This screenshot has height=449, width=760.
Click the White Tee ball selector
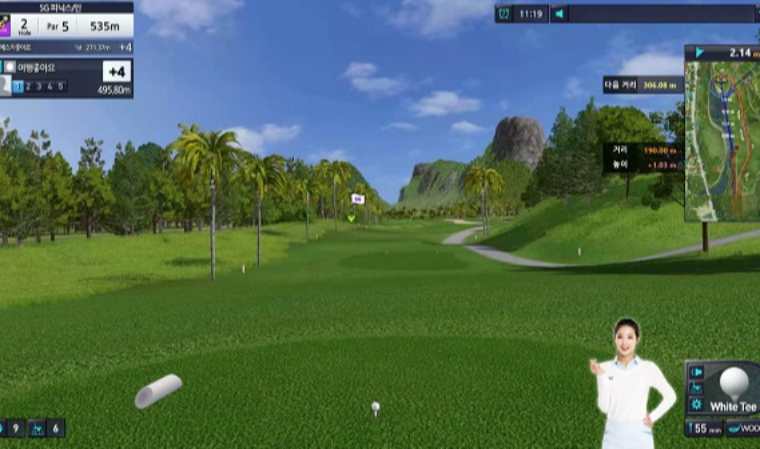point(735,388)
